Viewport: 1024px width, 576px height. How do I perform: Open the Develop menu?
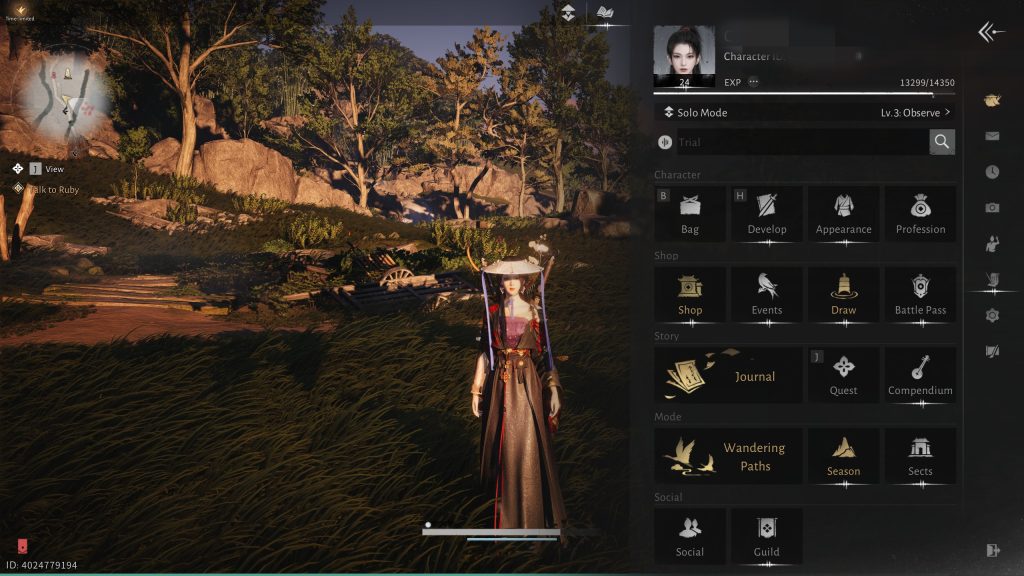(x=767, y=213)
